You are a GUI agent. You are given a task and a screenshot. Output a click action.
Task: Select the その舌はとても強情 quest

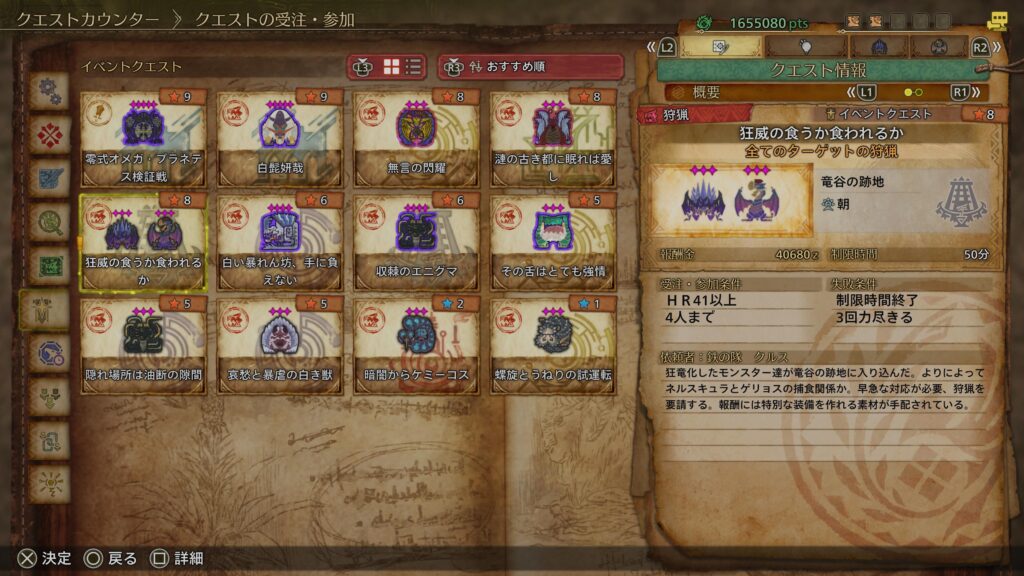[553, 241]
